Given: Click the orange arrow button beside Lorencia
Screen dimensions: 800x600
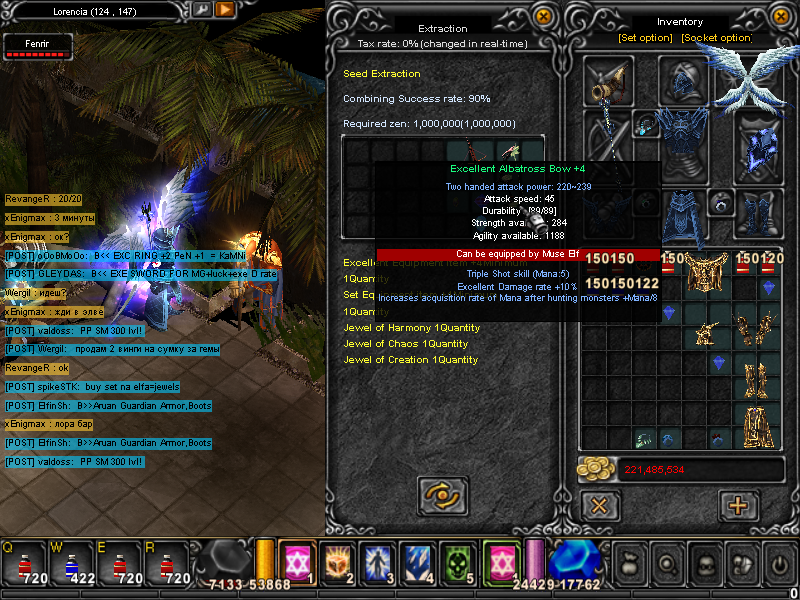Looking at the screenshot, I should (x=225, y=9).
